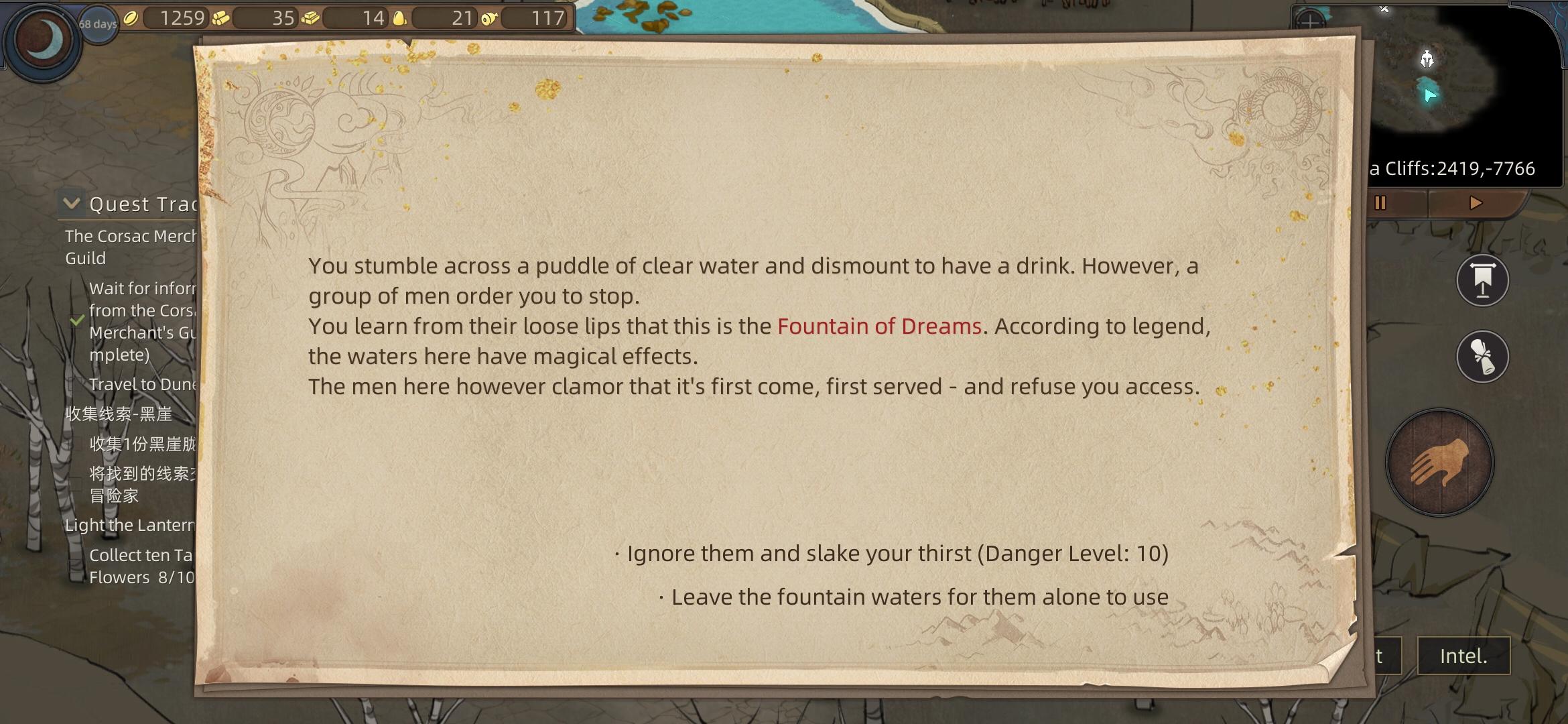Open the scroll message icon on right side
The height and width of the screenshot is (724, 1568).
click(1481, 357)
